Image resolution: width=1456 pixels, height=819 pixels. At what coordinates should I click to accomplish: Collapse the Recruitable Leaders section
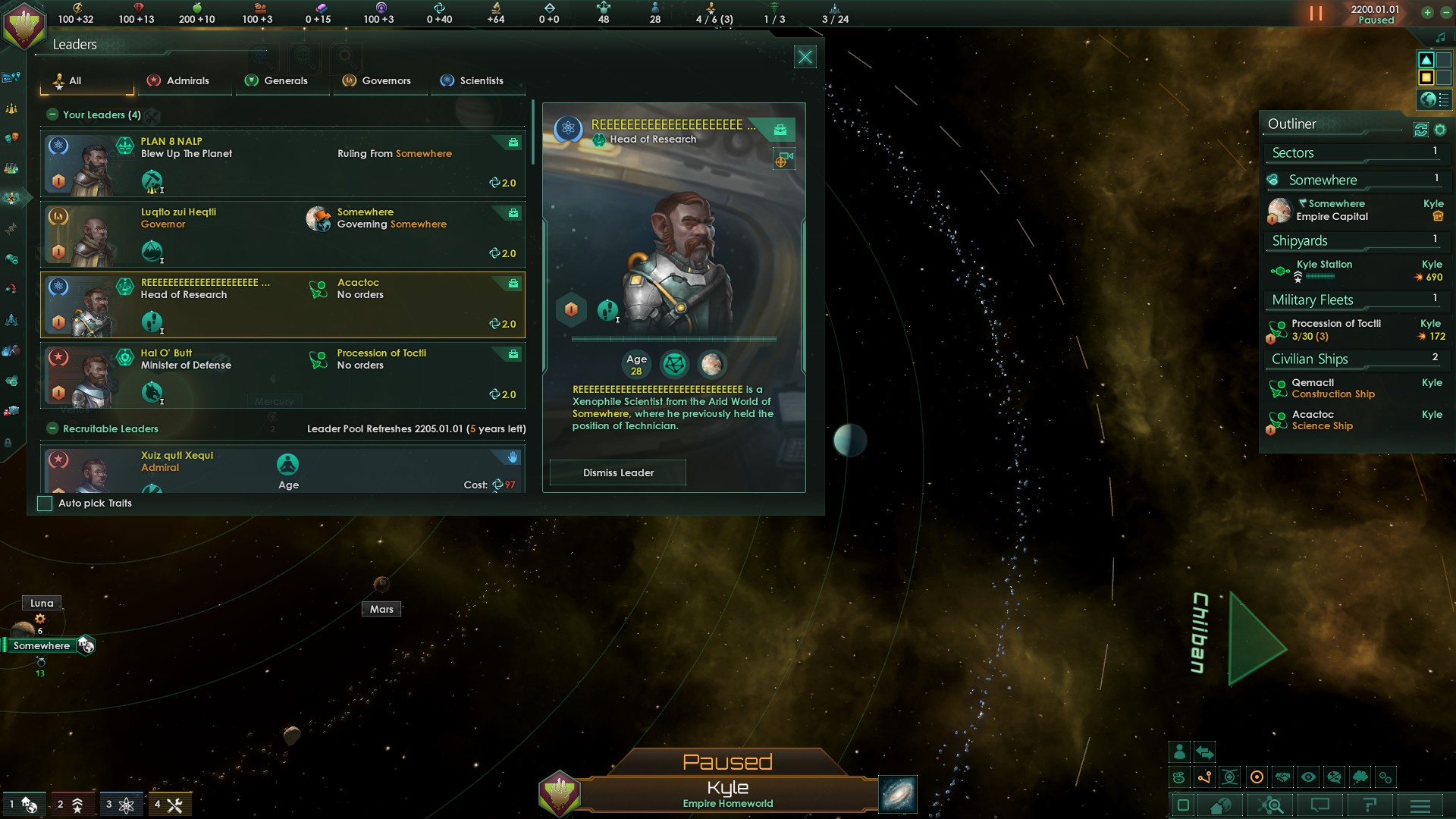point(52,428)
